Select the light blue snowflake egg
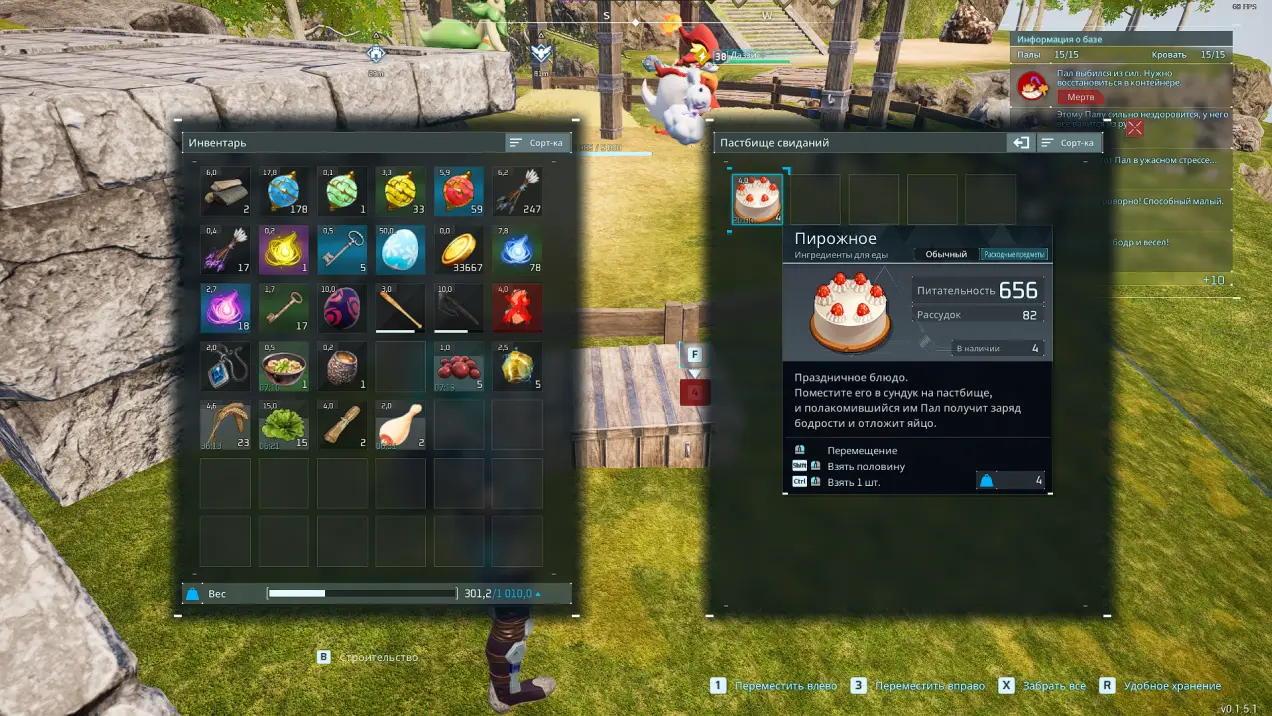This screenshot has height=716, width=1272. [401, 250]
